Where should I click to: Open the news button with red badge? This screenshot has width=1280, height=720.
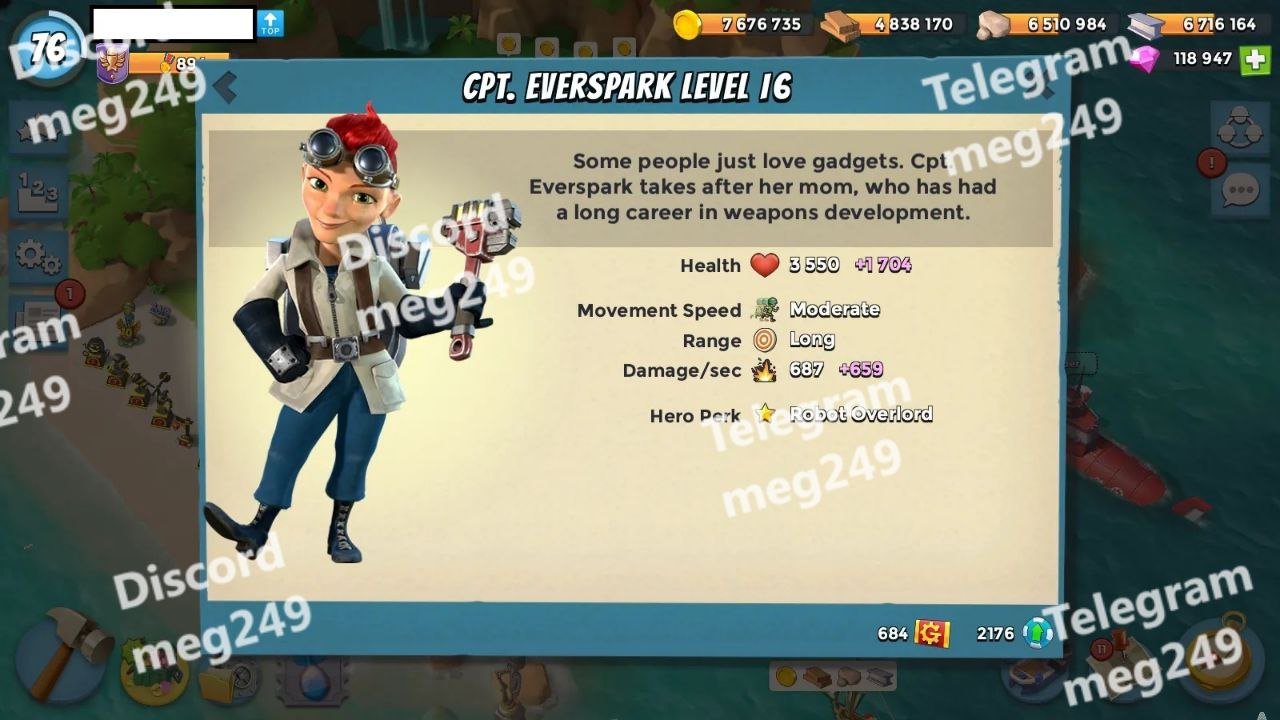(x=40, y=318)
